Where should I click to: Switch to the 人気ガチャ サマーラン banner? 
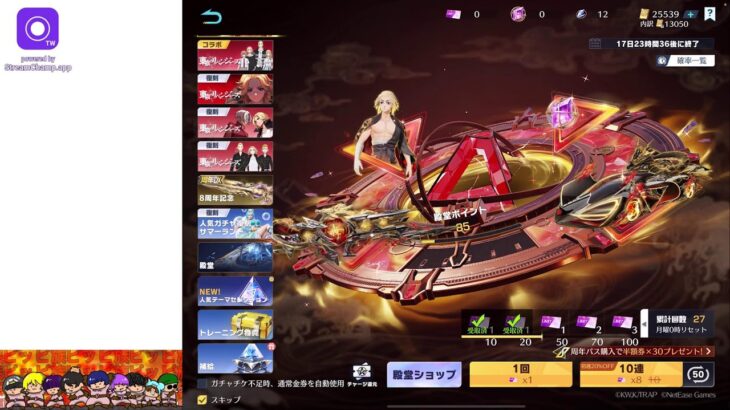click(x=235, y=223)
